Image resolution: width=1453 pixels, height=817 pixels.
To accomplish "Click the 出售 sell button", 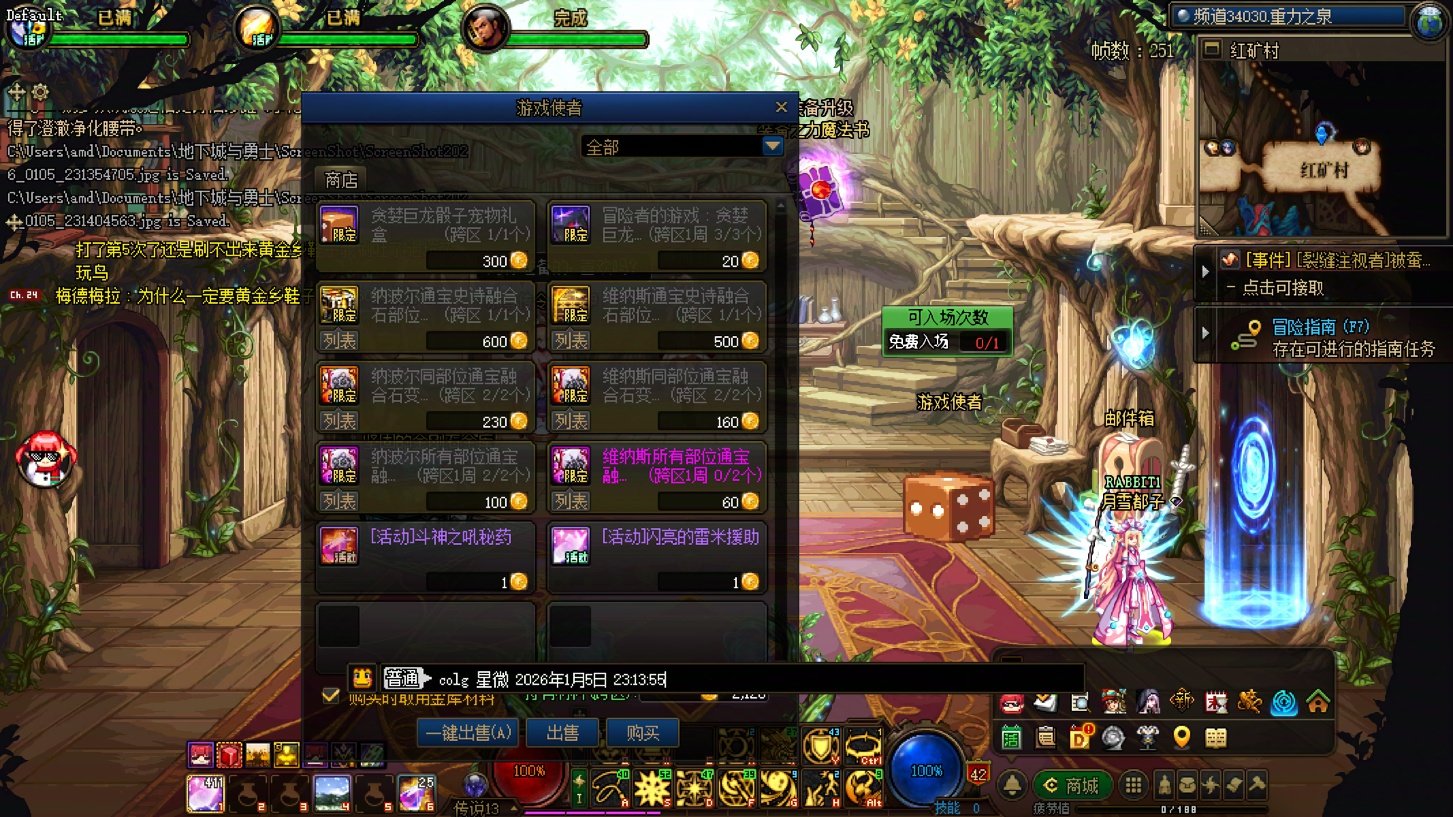I will pyautogui.click(x=562, y=733).
